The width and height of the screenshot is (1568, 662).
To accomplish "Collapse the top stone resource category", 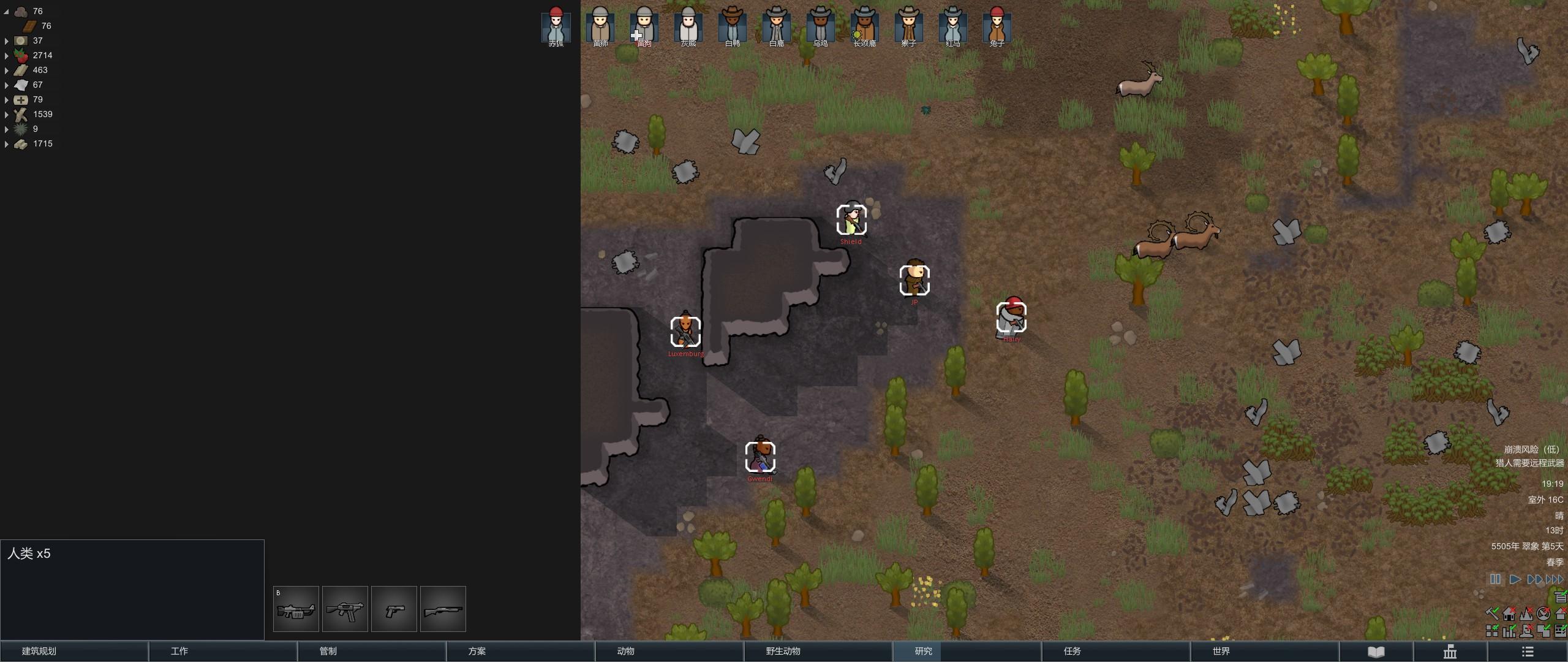I will coord(7,12).
